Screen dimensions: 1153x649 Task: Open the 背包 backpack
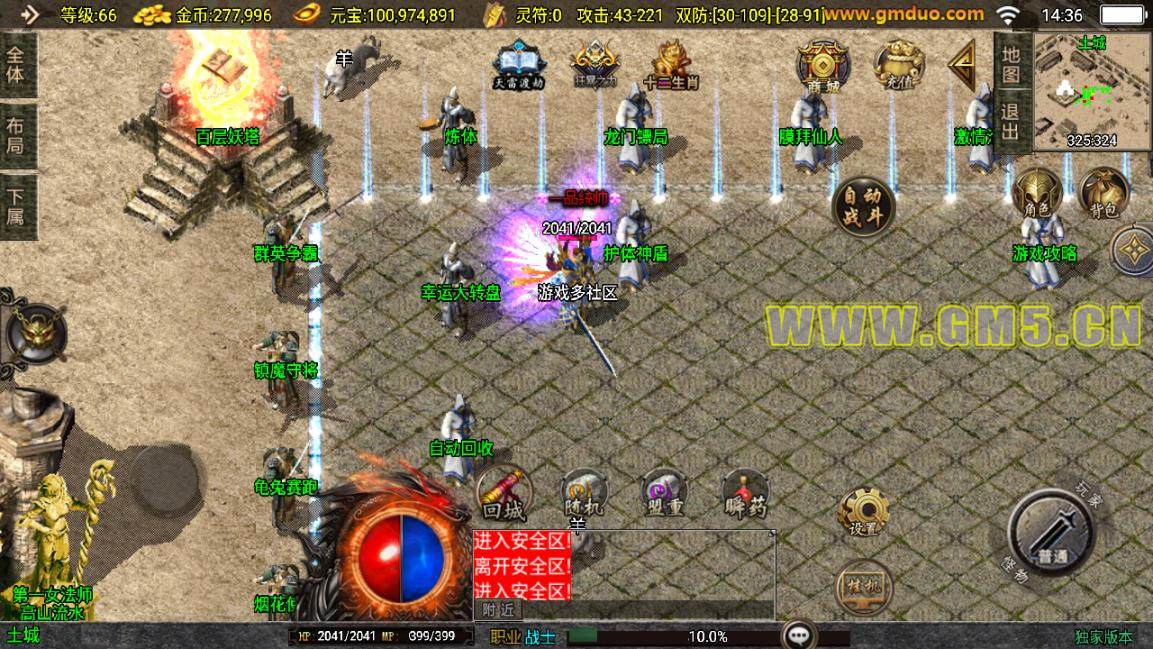point(1103,192)
